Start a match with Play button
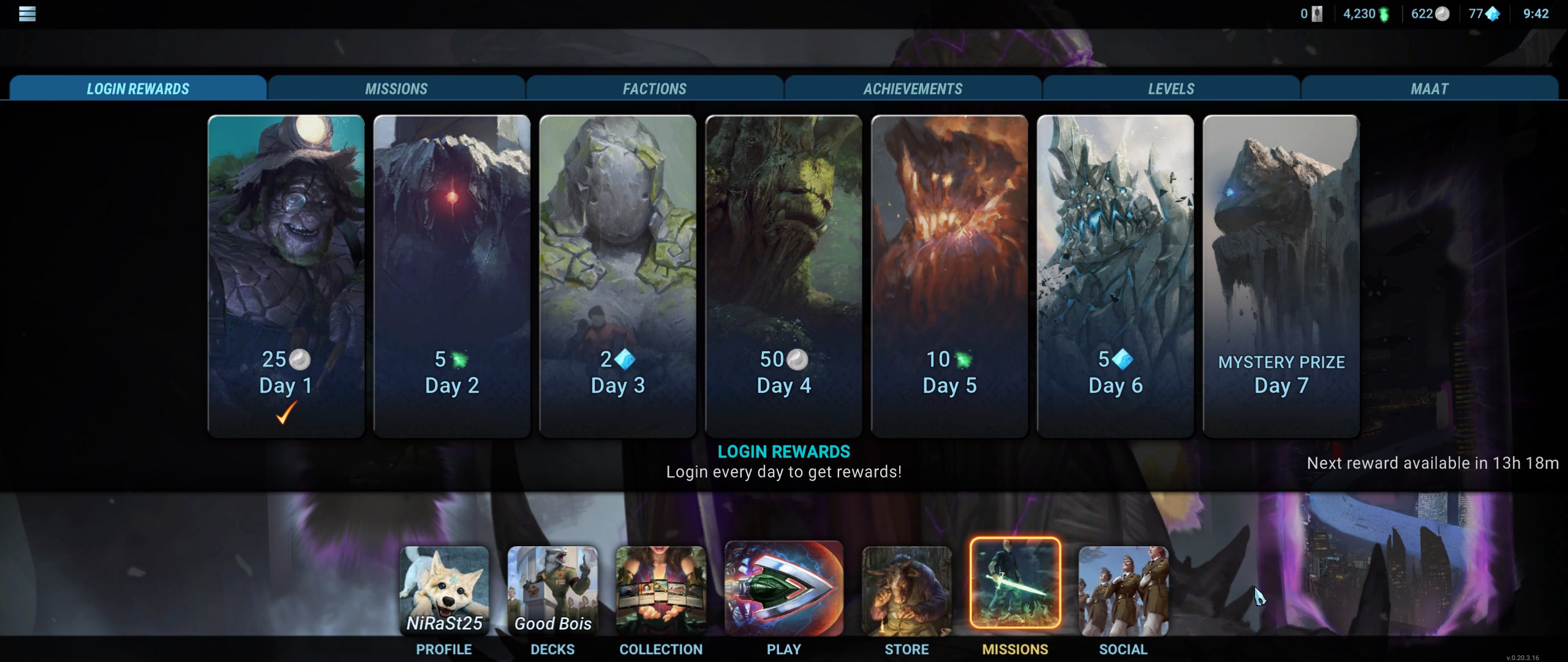The width and height of the screenshot is (1568, 662). 783,588
